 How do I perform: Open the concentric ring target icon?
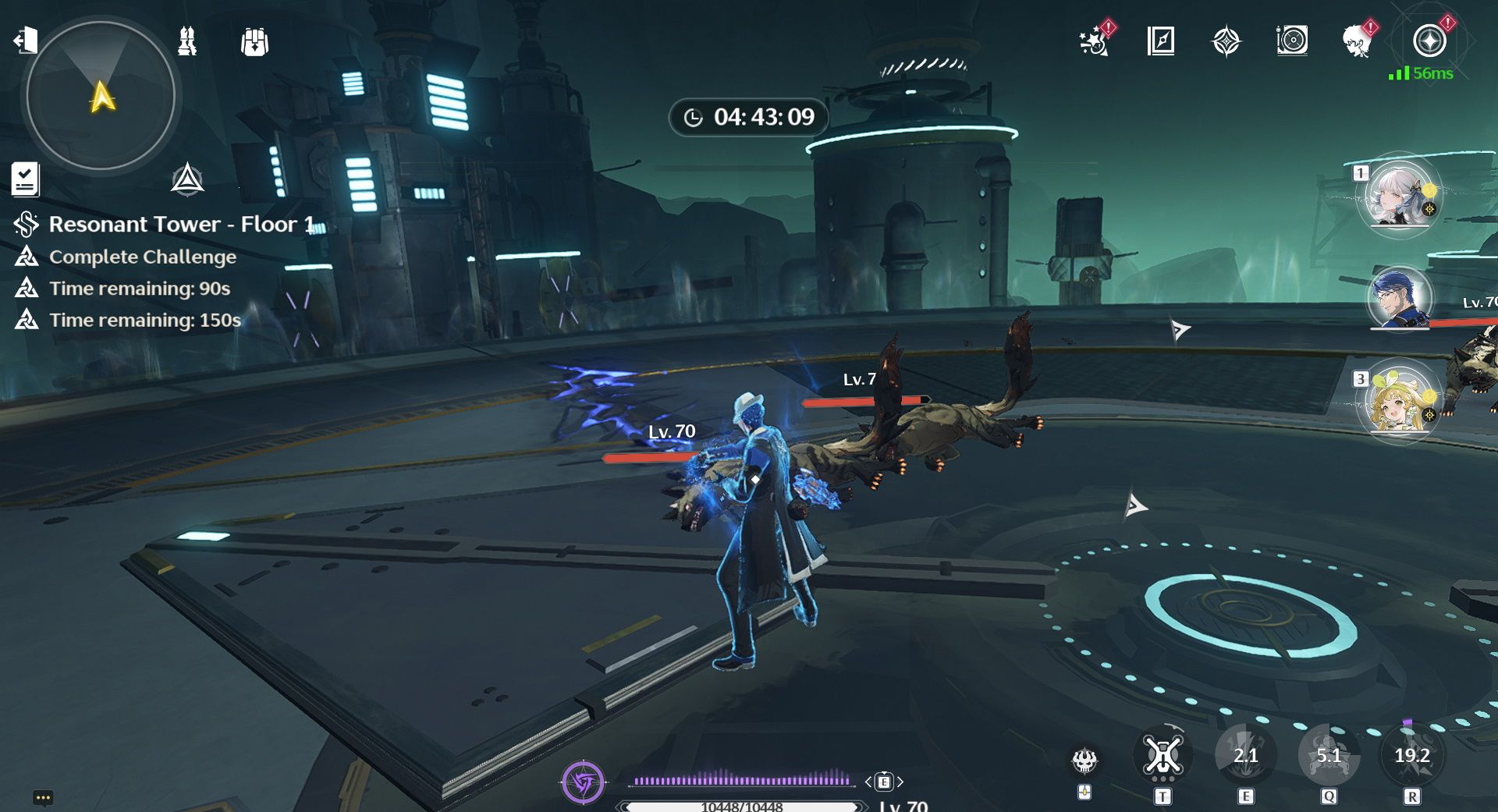pos(1292,41)
